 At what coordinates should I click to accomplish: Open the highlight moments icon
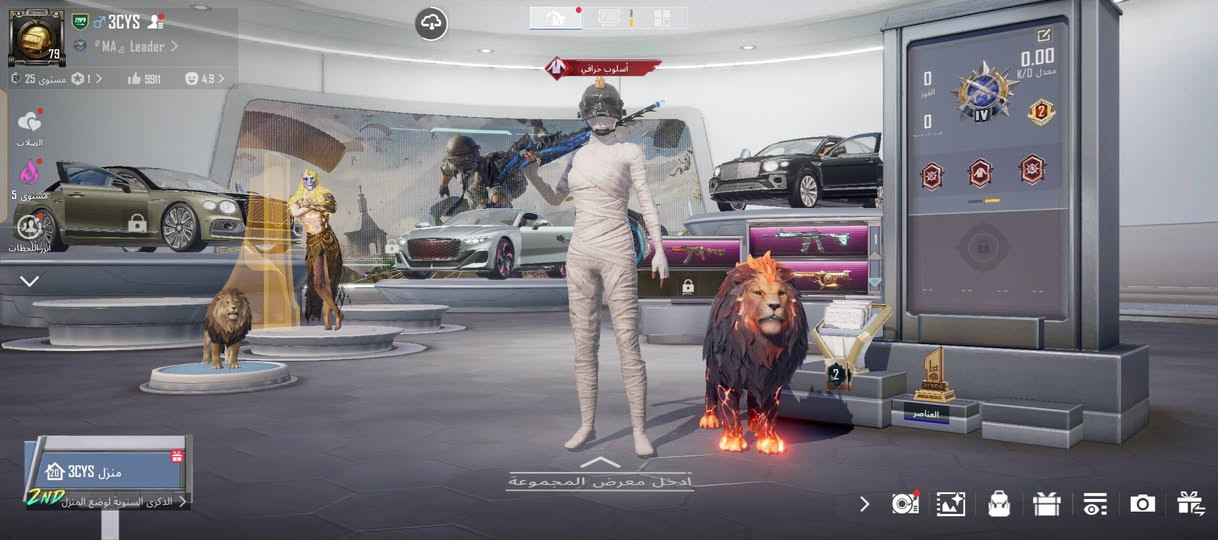pyautogui.click(x=29, y=227)
